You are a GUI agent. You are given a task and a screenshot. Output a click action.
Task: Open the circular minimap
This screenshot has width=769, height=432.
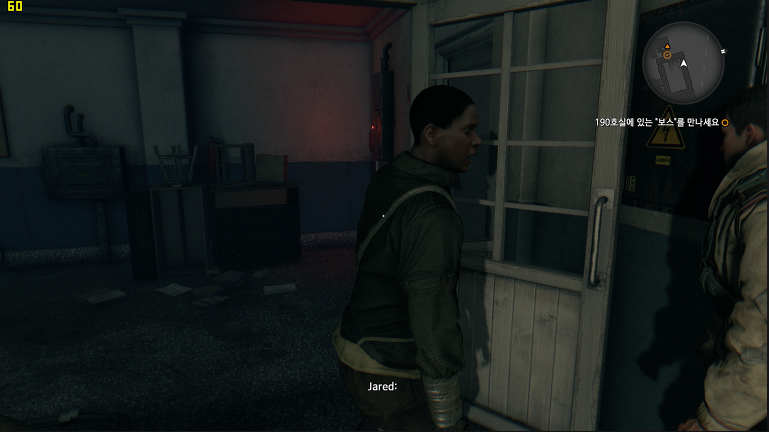pos(683,63)
